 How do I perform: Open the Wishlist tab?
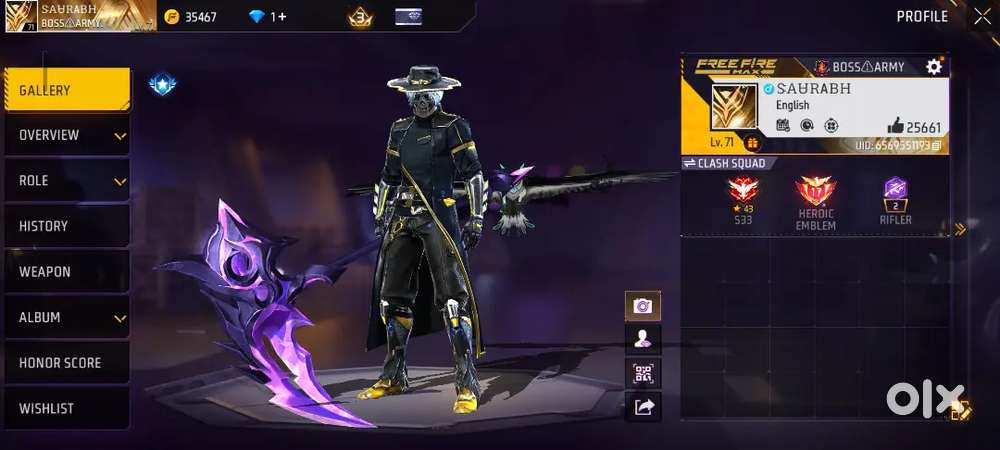click(x=66, y=408)
